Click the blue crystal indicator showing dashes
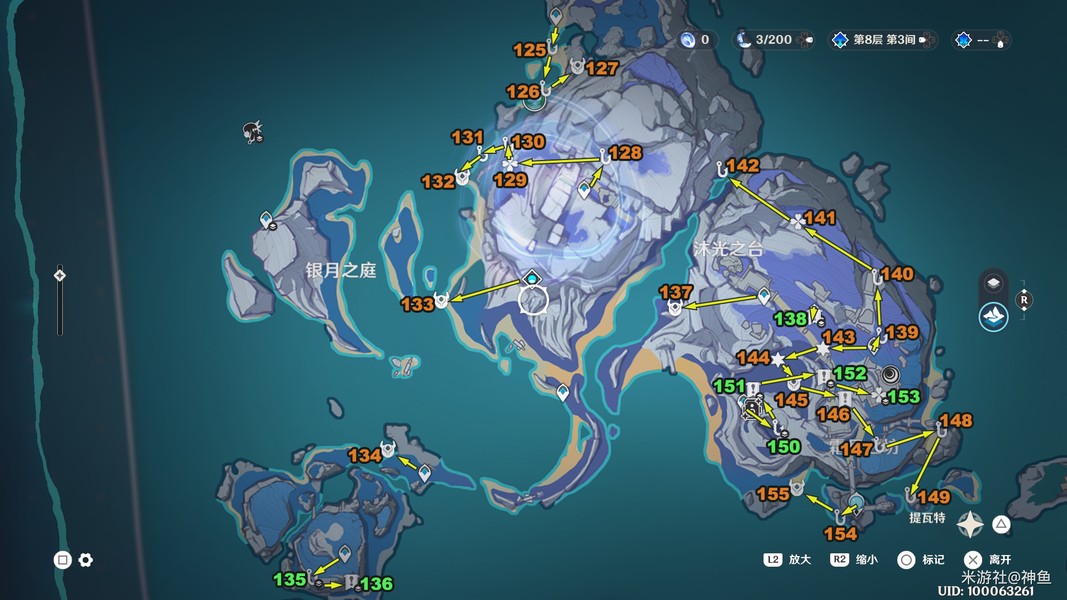Screen dimensions: 1067x600 (x=981, y=40)
